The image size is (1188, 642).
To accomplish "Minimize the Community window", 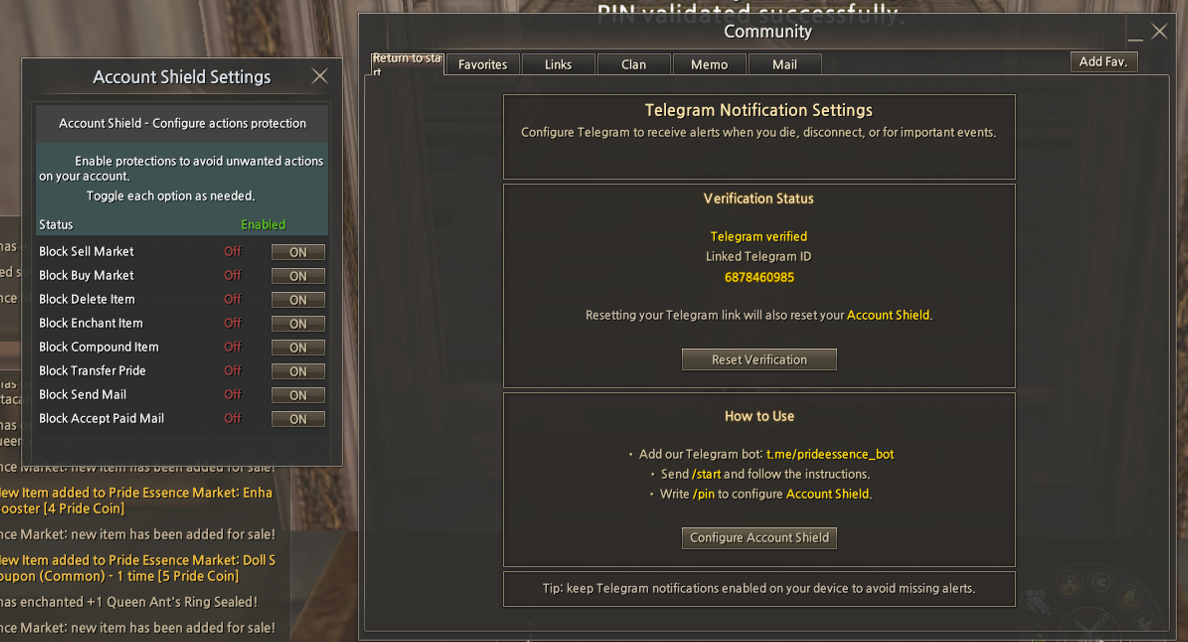I will pos(1135,33).
